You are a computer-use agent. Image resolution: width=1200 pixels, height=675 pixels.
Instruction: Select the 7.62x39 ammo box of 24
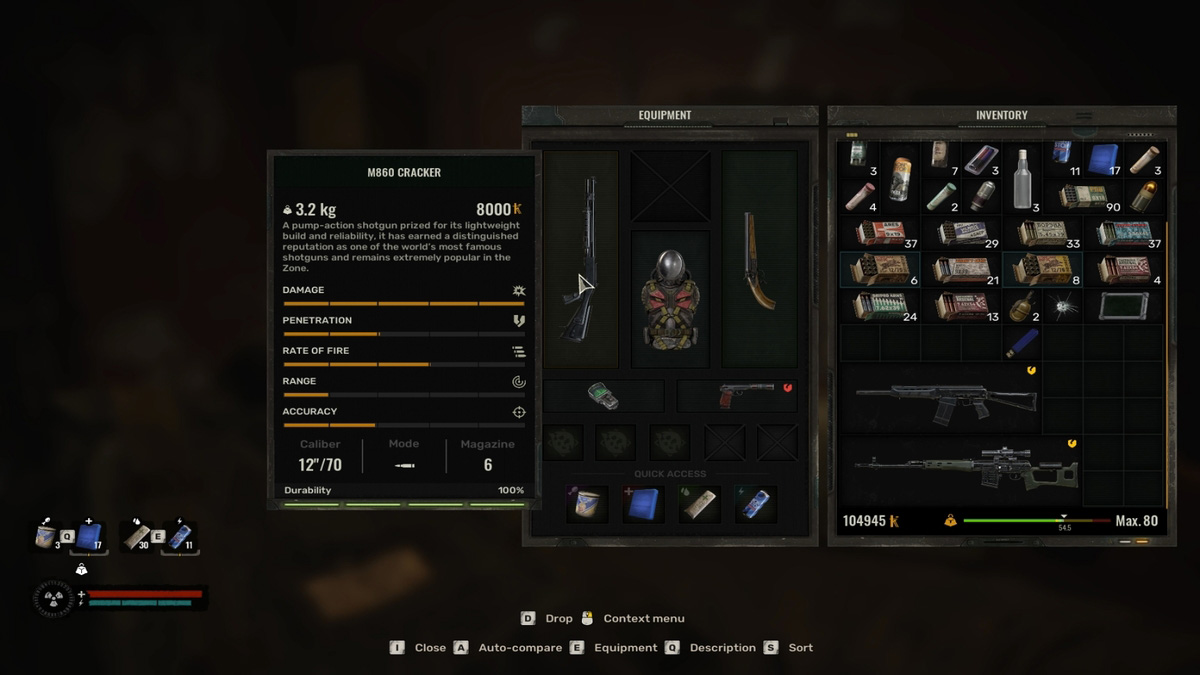(x=879, y=306)
